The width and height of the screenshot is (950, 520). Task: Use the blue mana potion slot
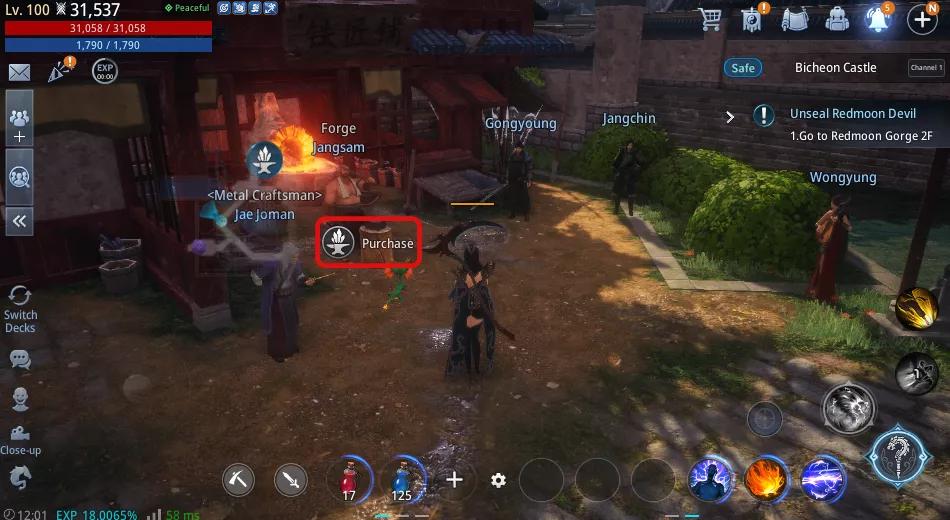[x=403, y=479]
